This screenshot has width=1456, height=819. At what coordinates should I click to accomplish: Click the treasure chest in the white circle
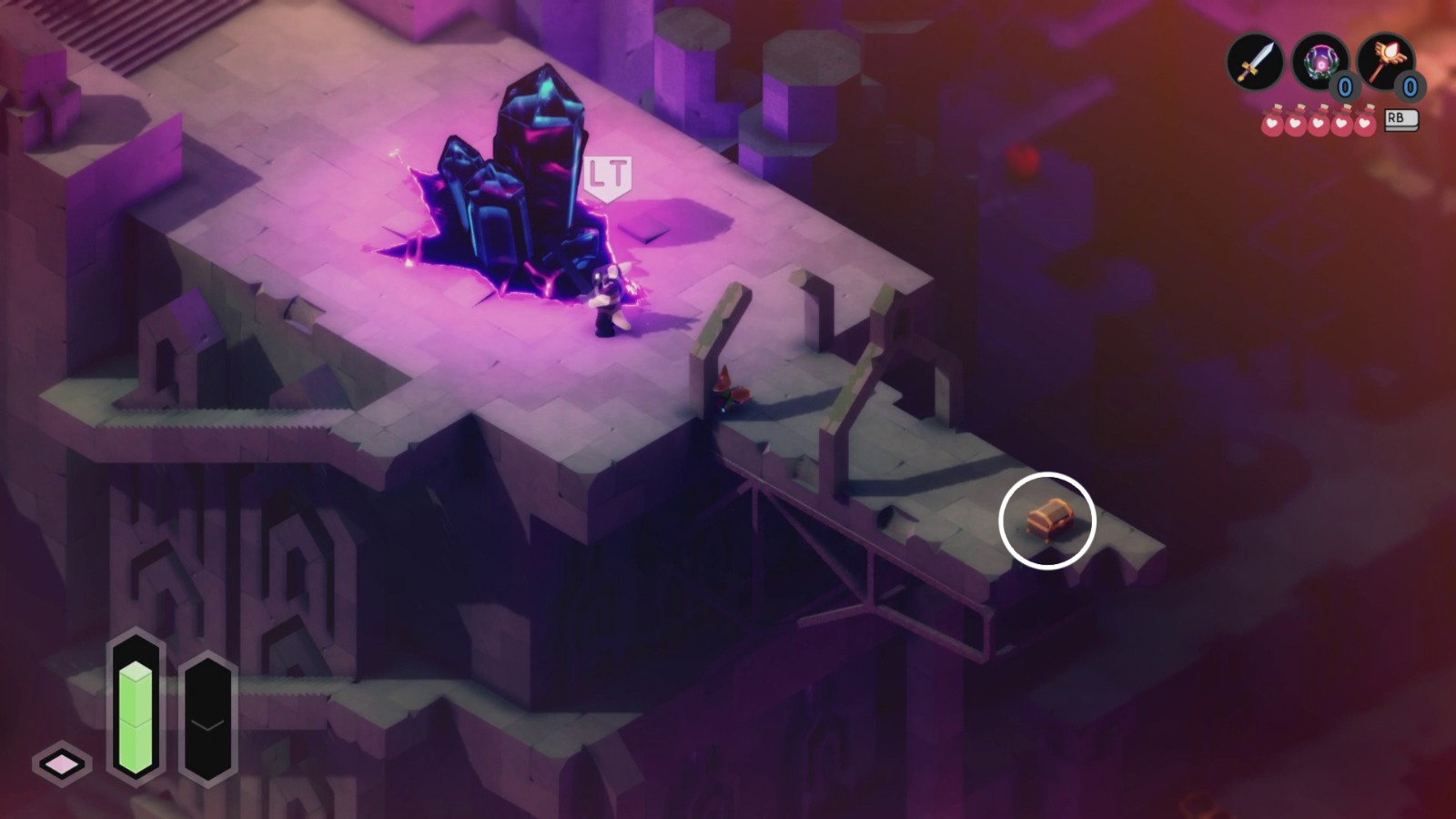(x=1052, y=519)
